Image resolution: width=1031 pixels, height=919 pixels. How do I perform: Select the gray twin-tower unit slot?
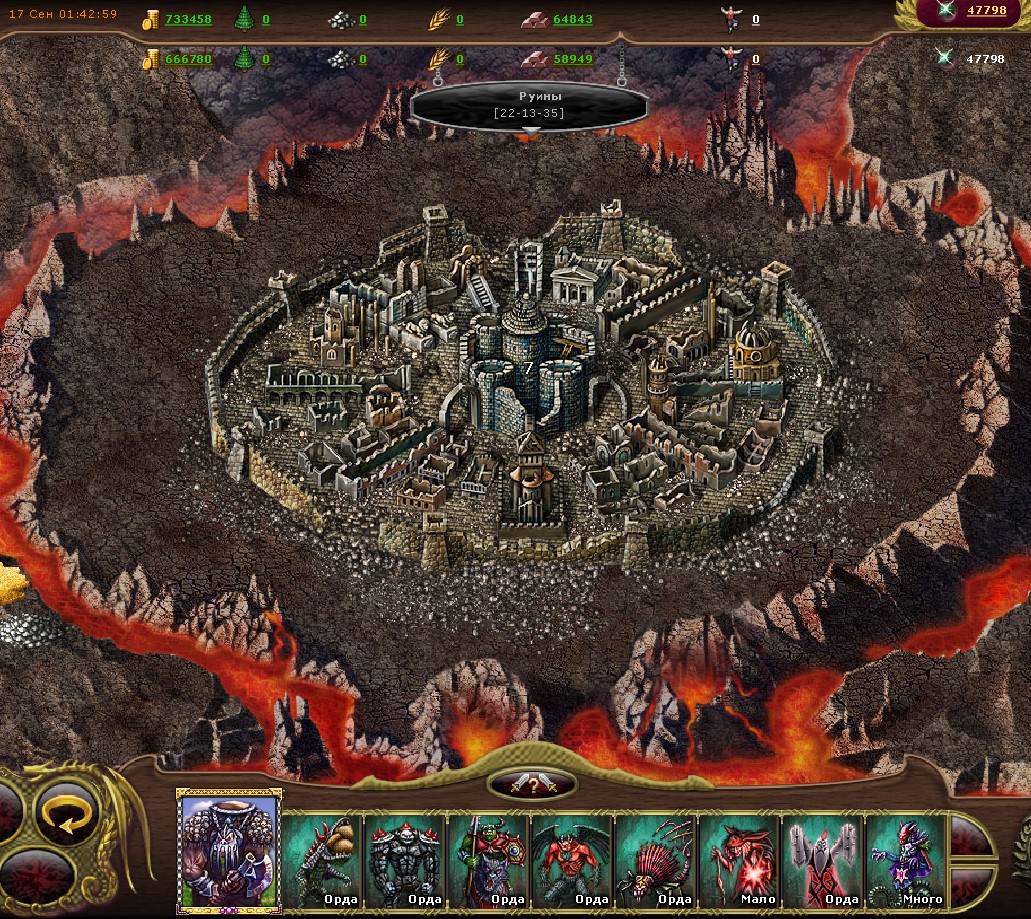coord(823,860)
